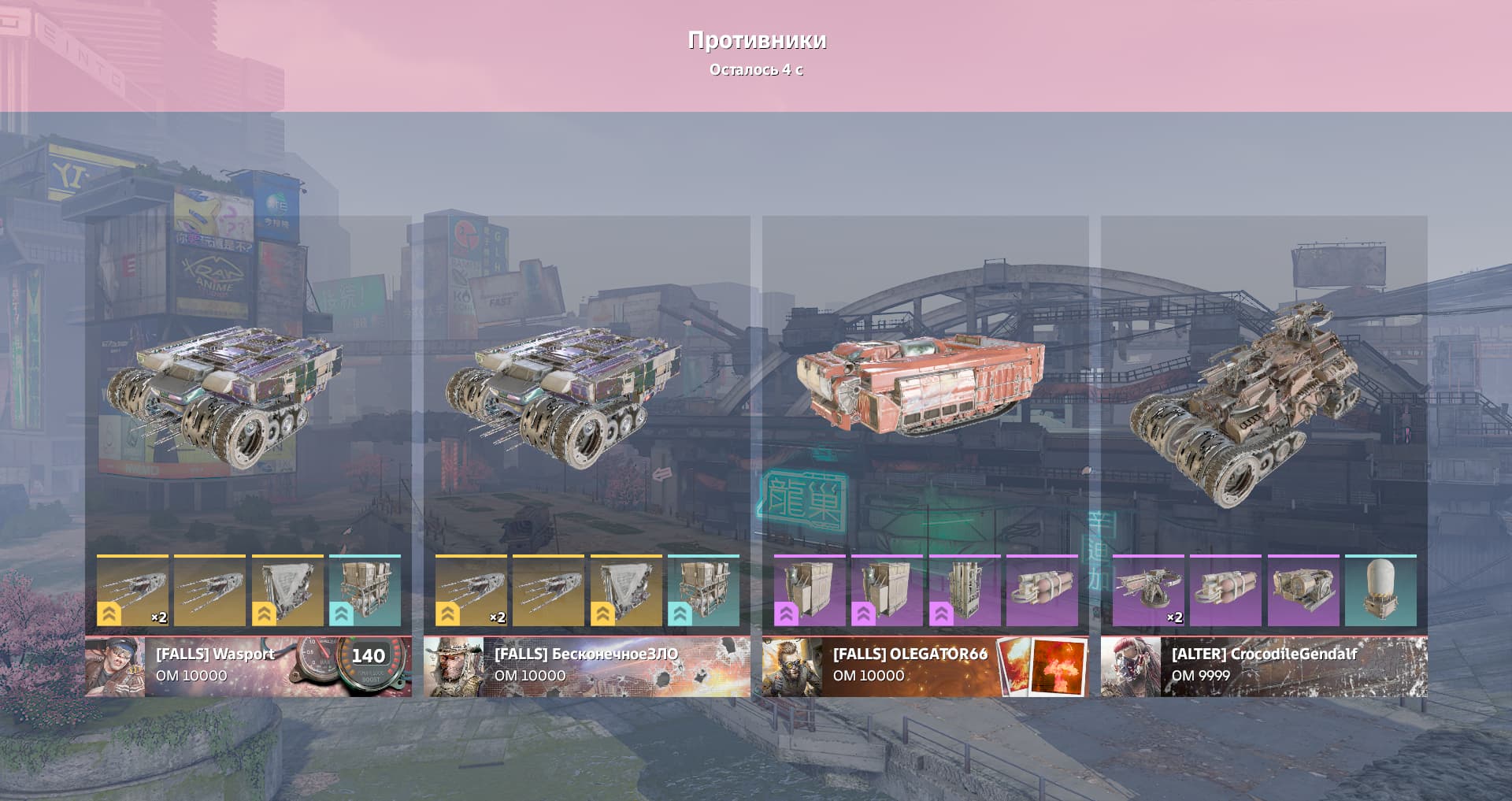Select the [FALLS] Wasport player banner
The image size is (1512, 801).
coord(248,666)
